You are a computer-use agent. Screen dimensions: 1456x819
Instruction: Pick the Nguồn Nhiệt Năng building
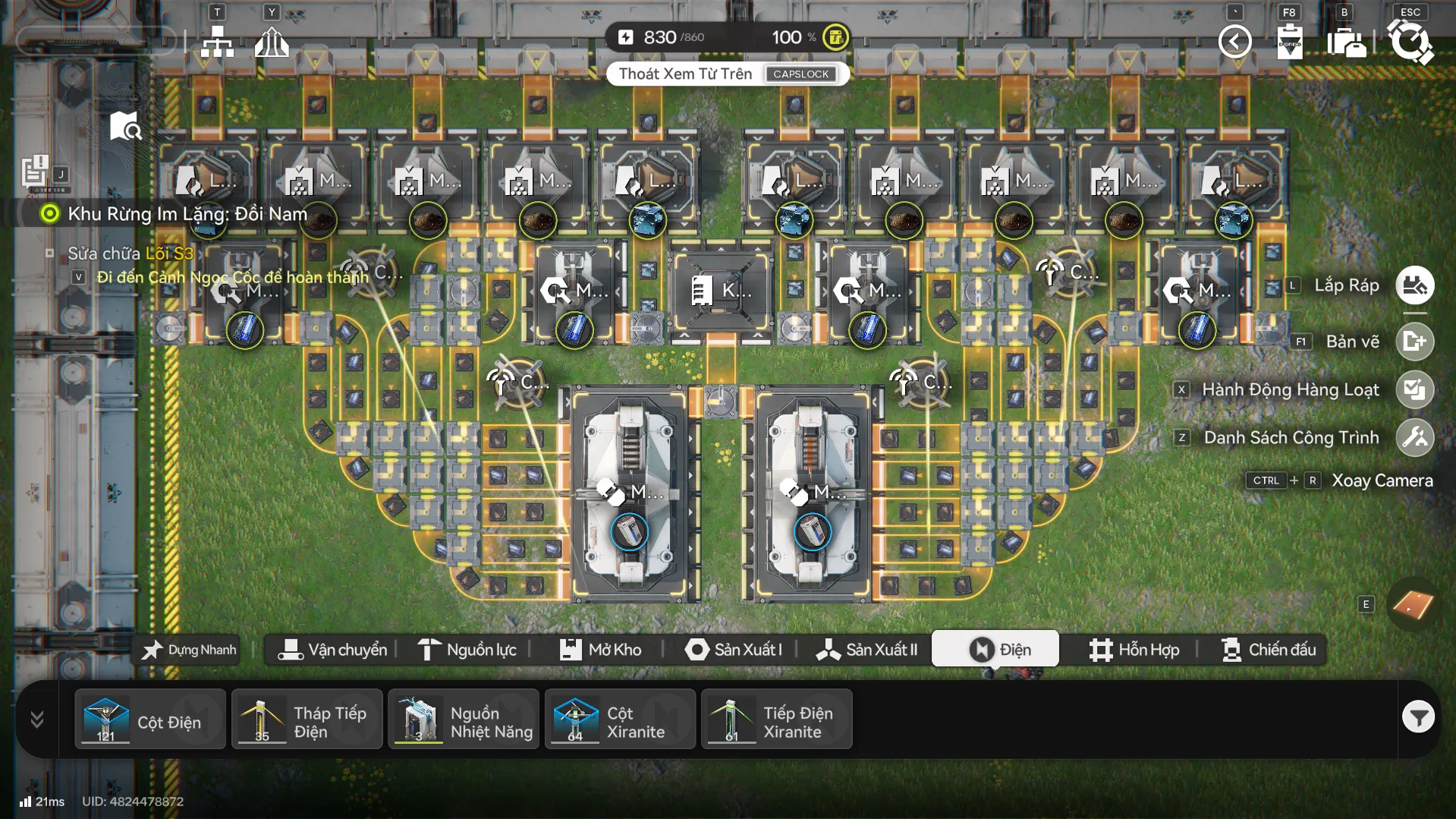[x=464, y=719]
